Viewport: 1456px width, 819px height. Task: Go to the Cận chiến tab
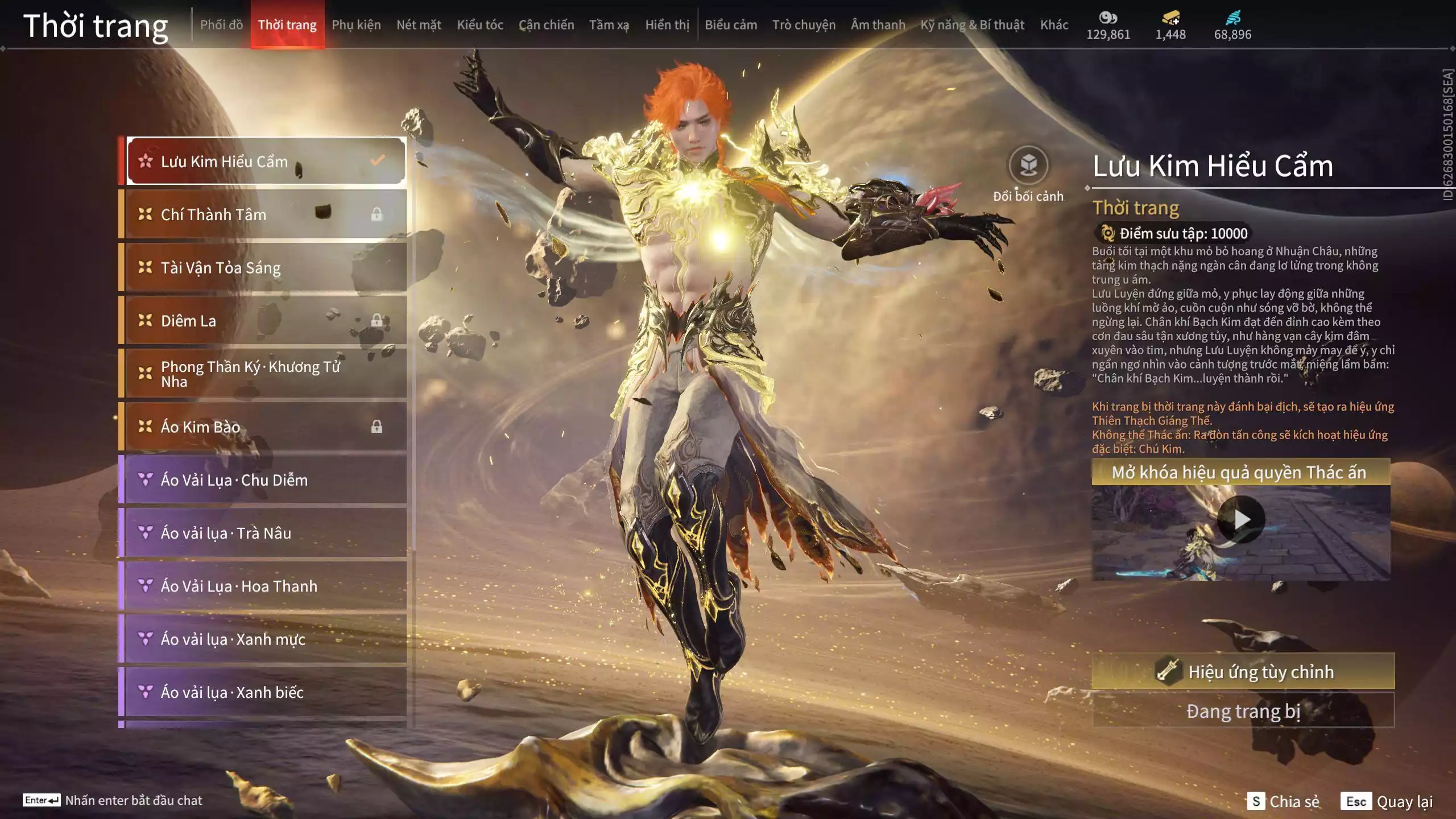tap(546, 25)
